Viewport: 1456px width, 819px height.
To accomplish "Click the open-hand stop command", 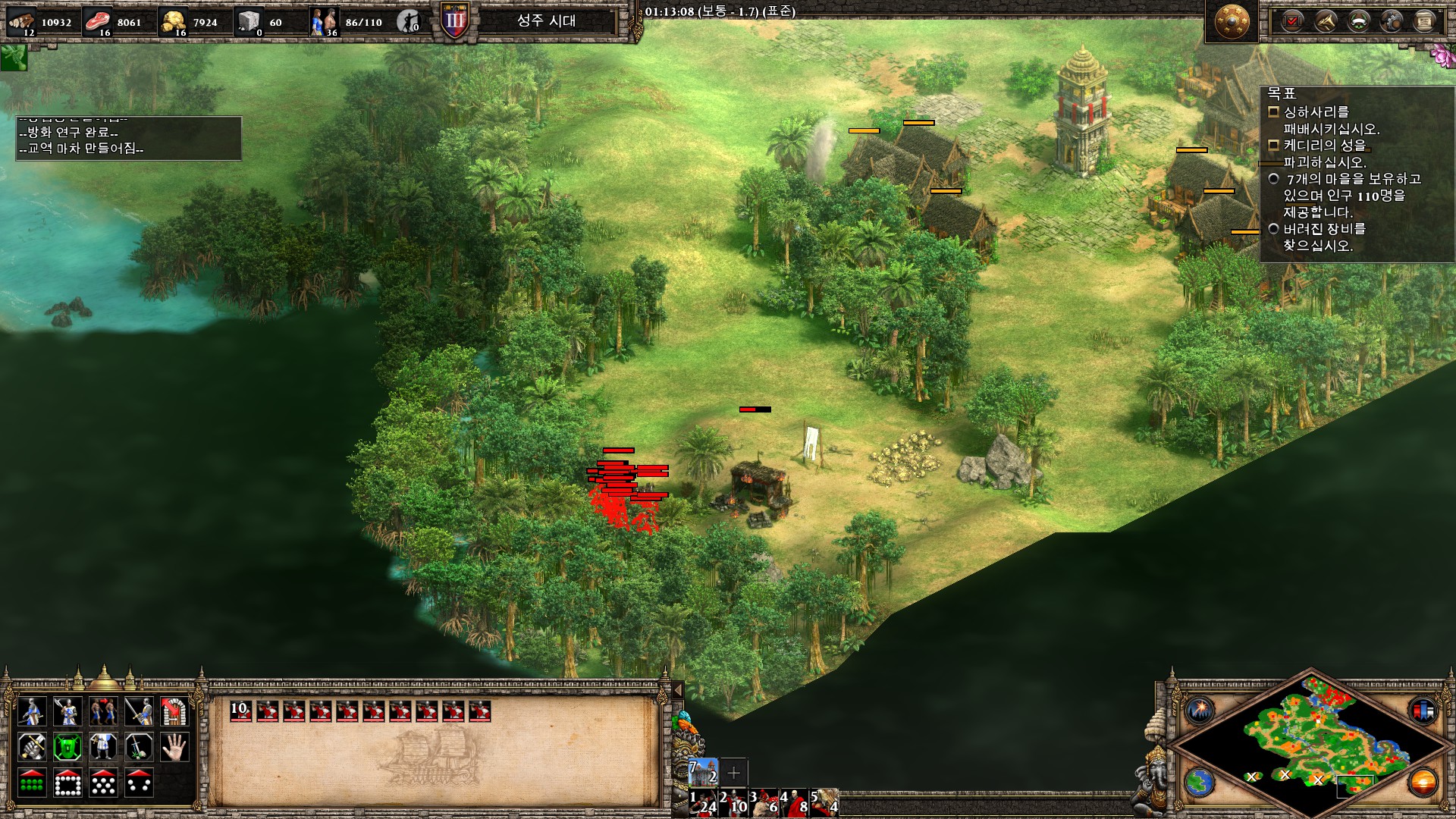I will click(x=174, y=747).
